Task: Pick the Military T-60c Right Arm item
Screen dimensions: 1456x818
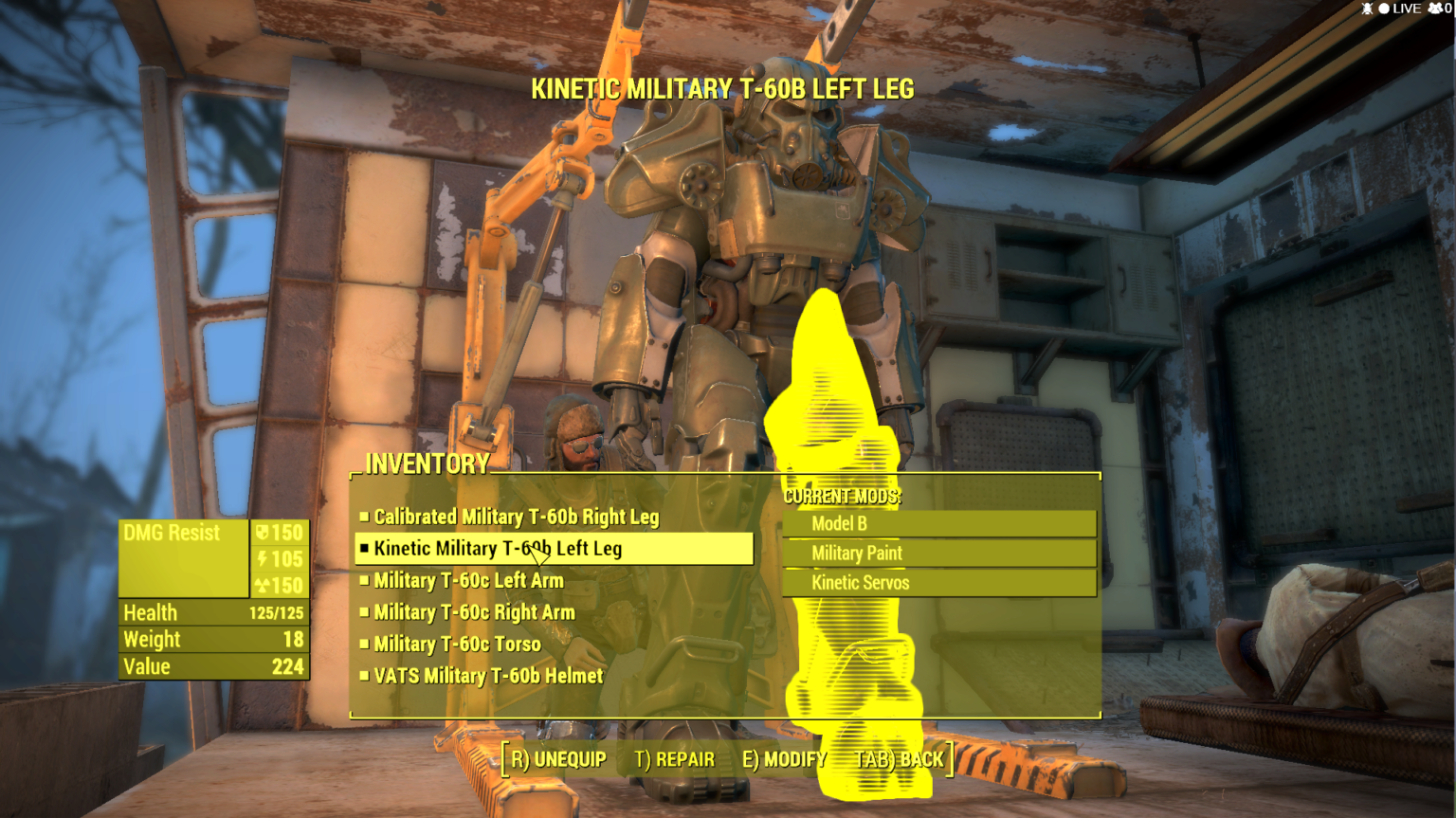Action: pos(474,613)
